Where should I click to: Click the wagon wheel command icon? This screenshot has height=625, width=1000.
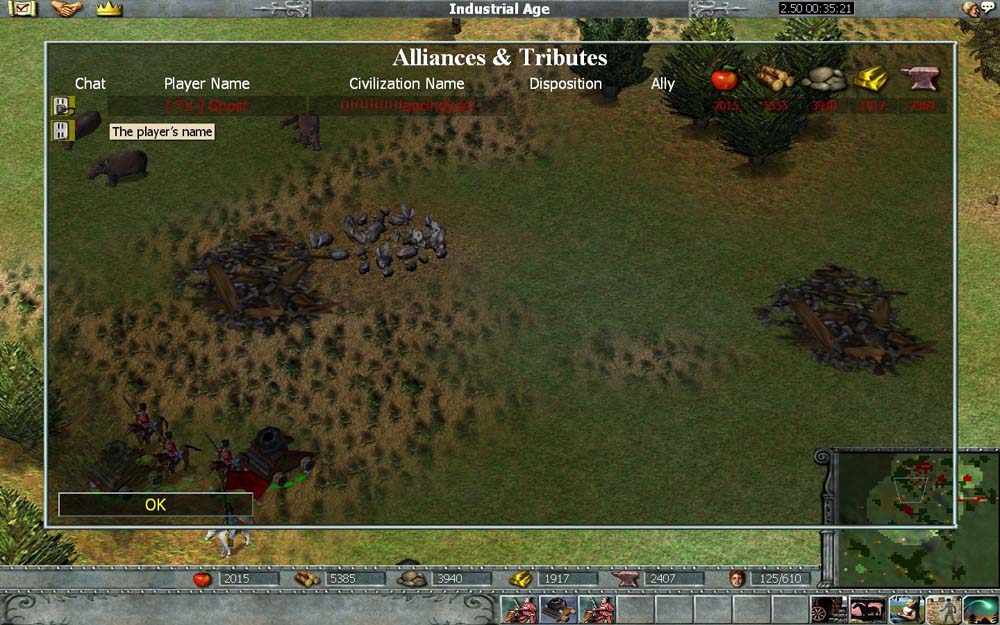tap(828, 610)
